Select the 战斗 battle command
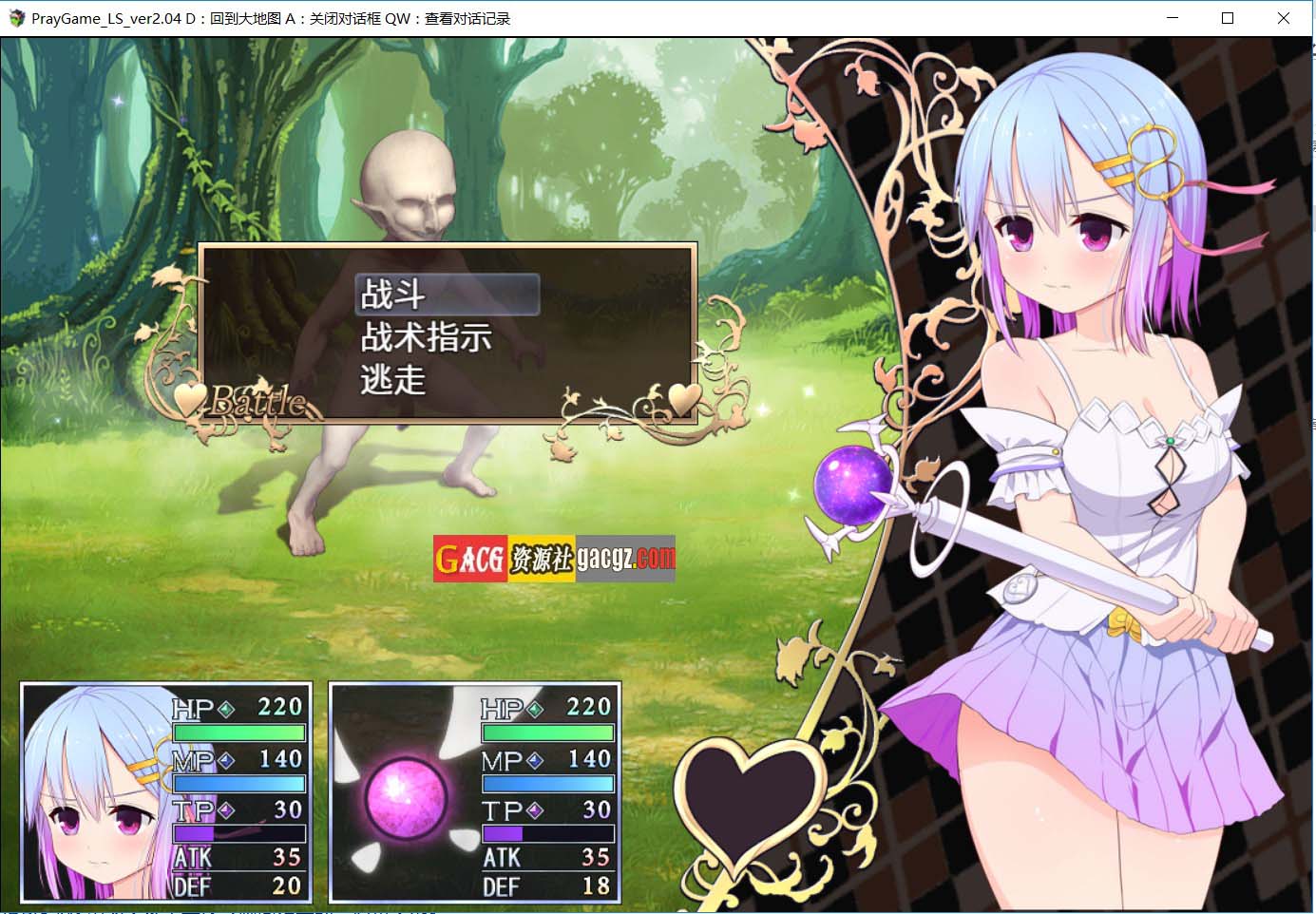1316x914 pixels. point(447,295)
